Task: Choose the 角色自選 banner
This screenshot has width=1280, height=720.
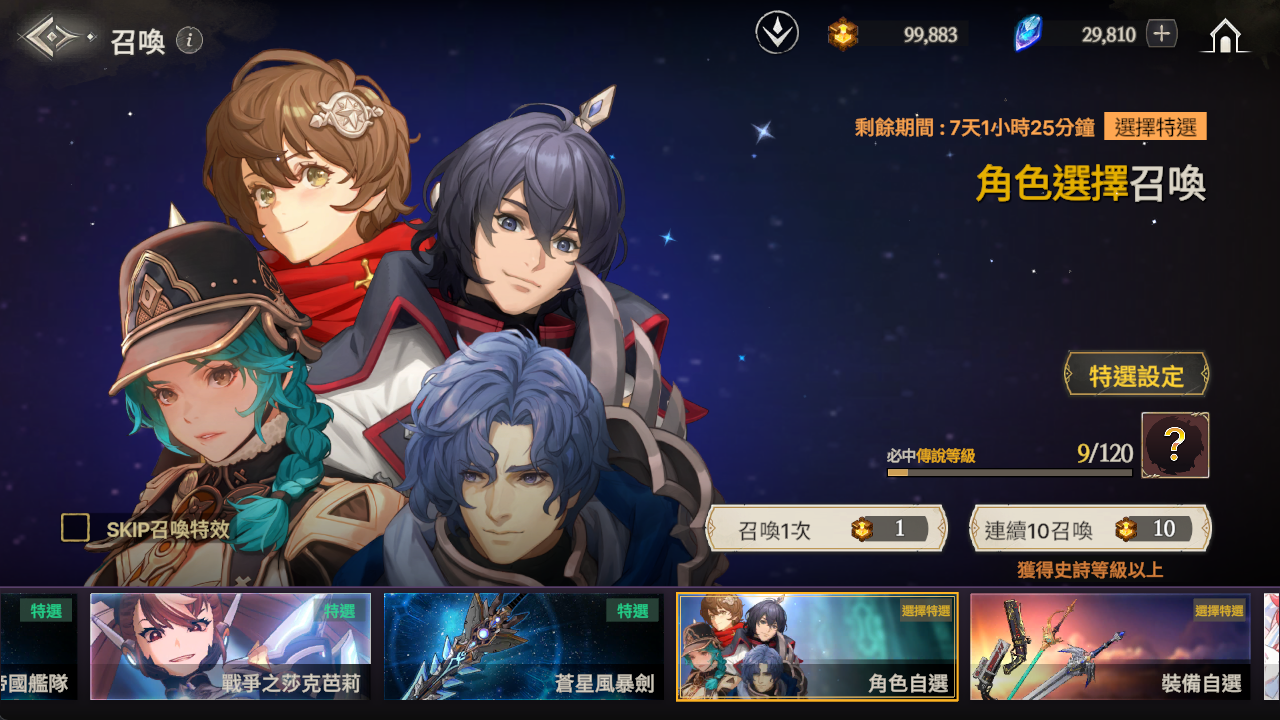Action: (x=817, y=646)
